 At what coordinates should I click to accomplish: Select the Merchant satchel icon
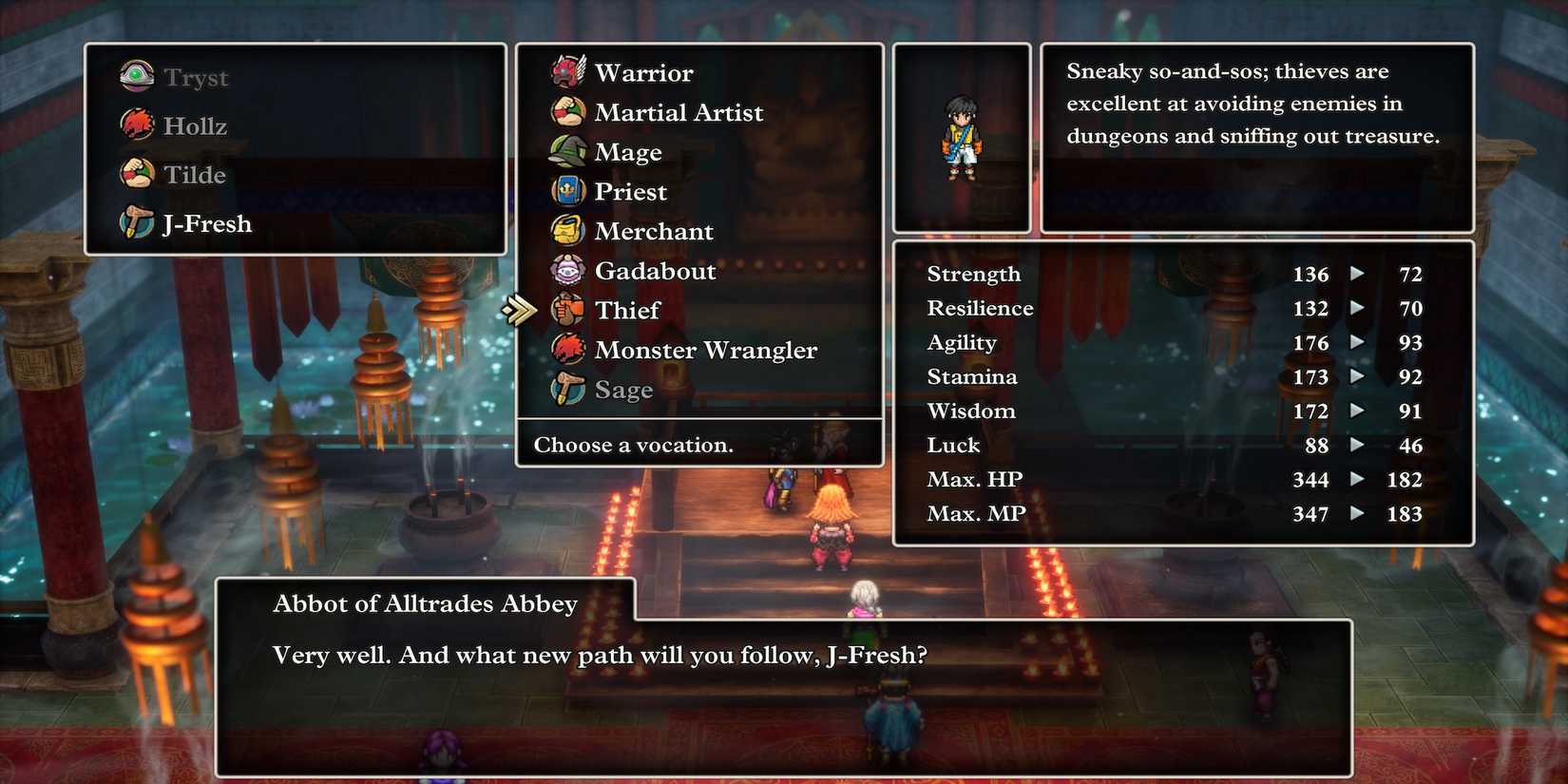point(567,231)
